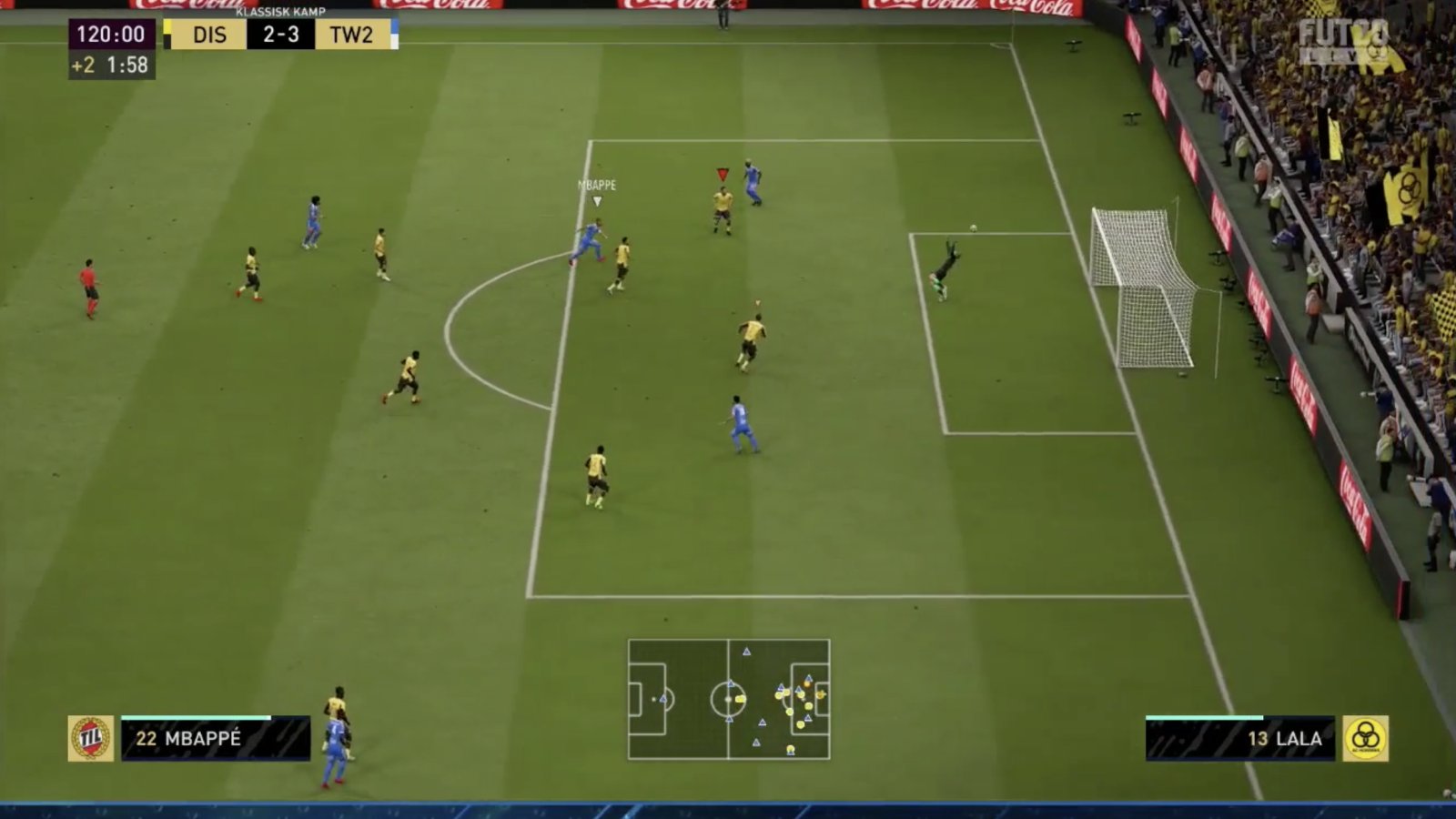Click the red TIL club crest

[x=91, y=738]
